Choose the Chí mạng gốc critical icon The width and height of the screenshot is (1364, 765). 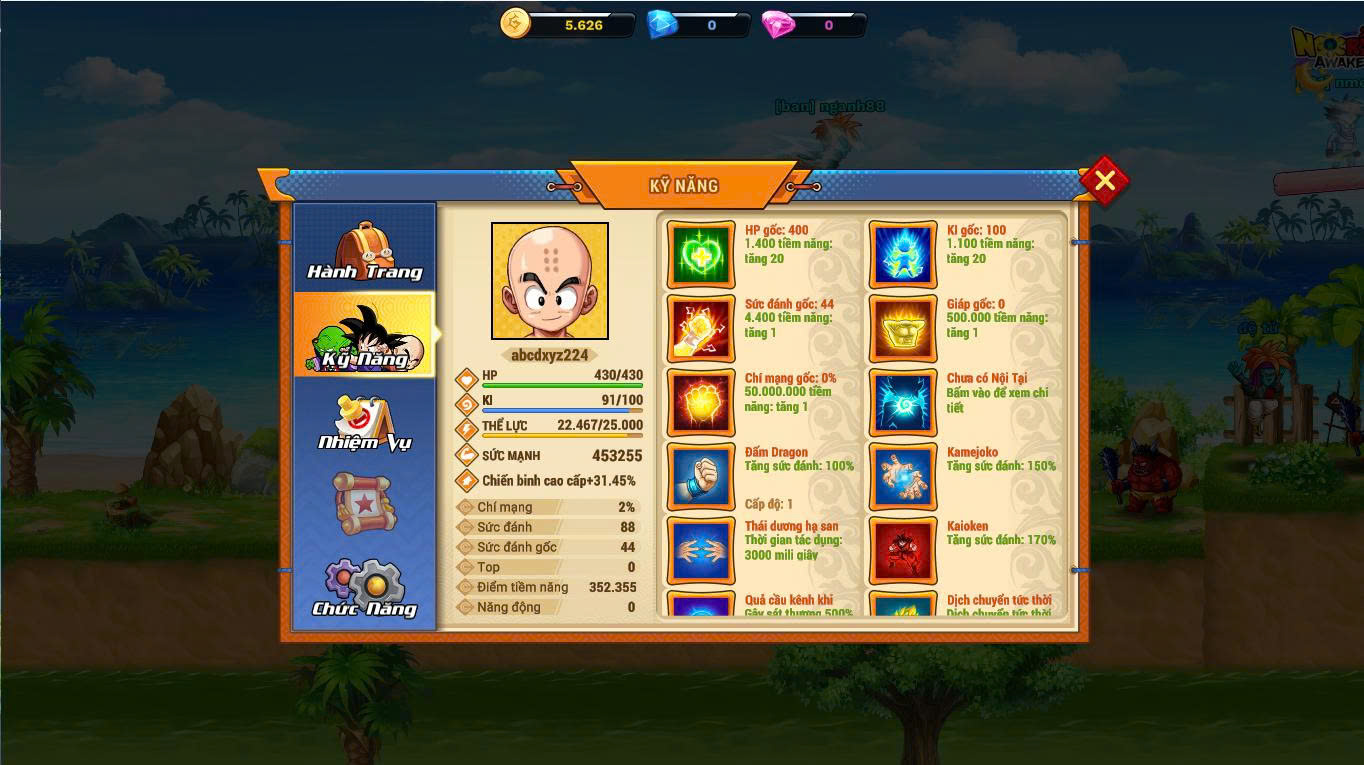pyautogui.click(x=701, y=403)
